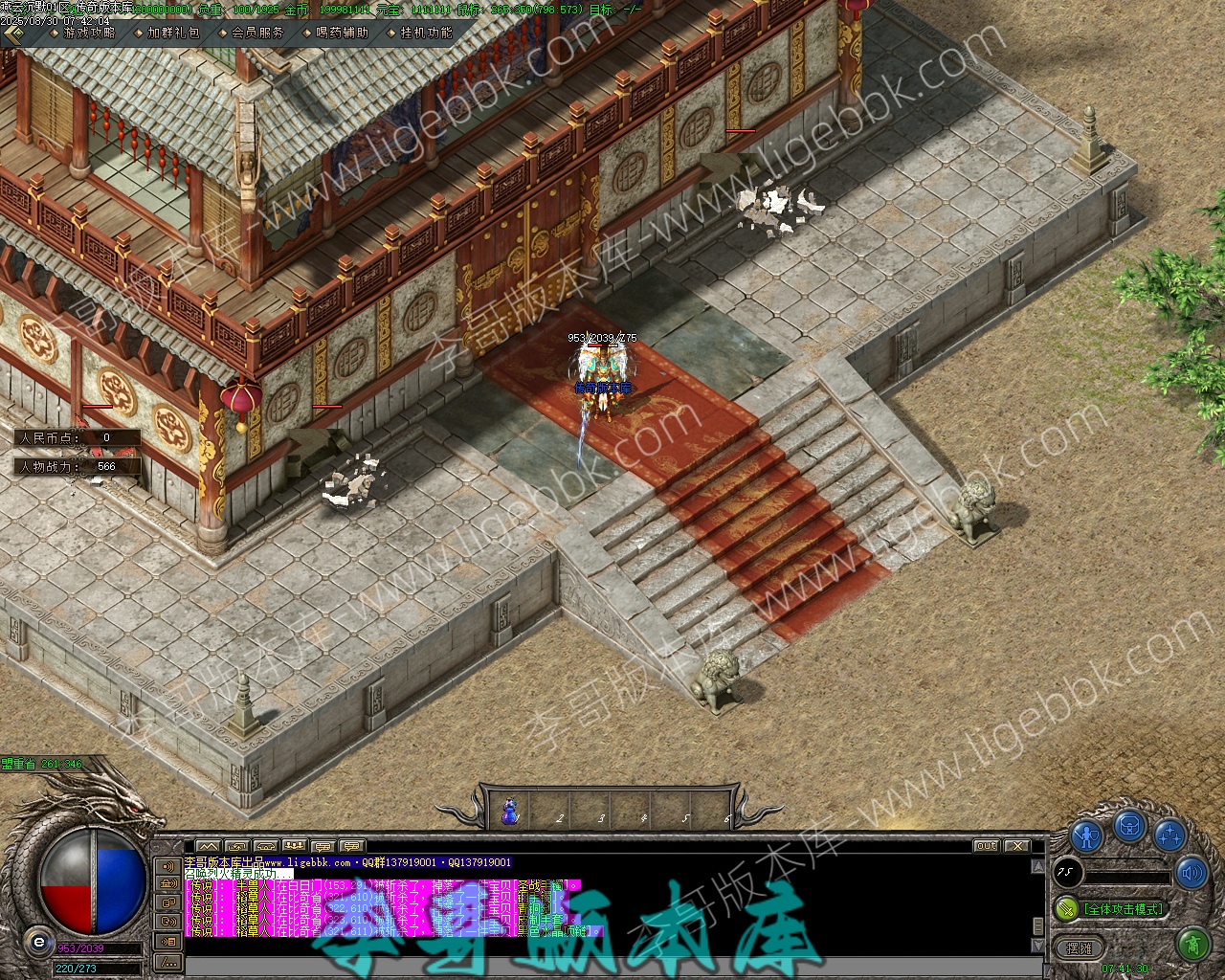Open the 游戏攻略 game guide menu
The width and height of the screenshot is (1225, 980).
pyautogui.click(x=88, y=33)
